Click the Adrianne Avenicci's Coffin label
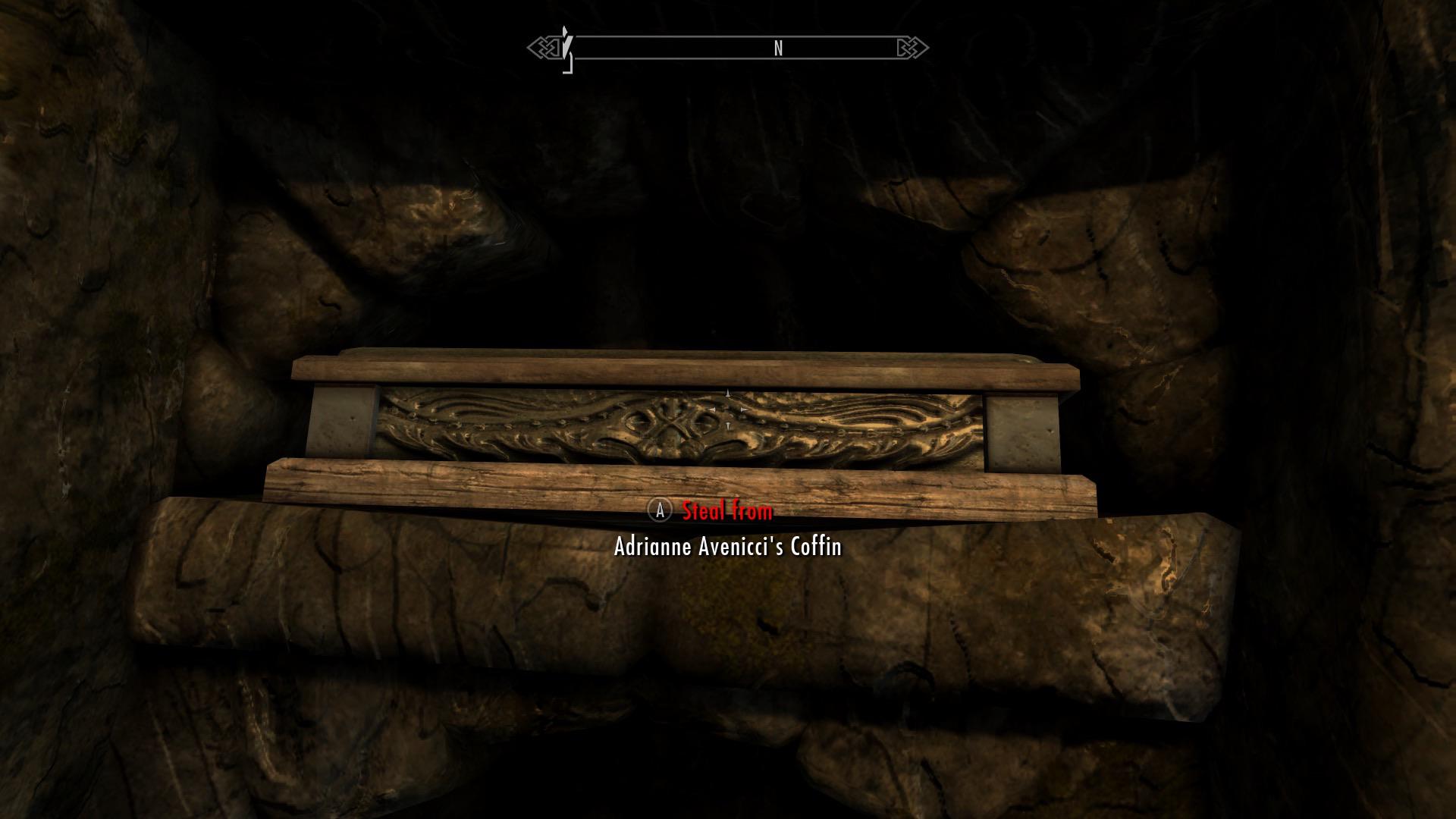This screenshot has width=1456, height=819. click(726, 548)
